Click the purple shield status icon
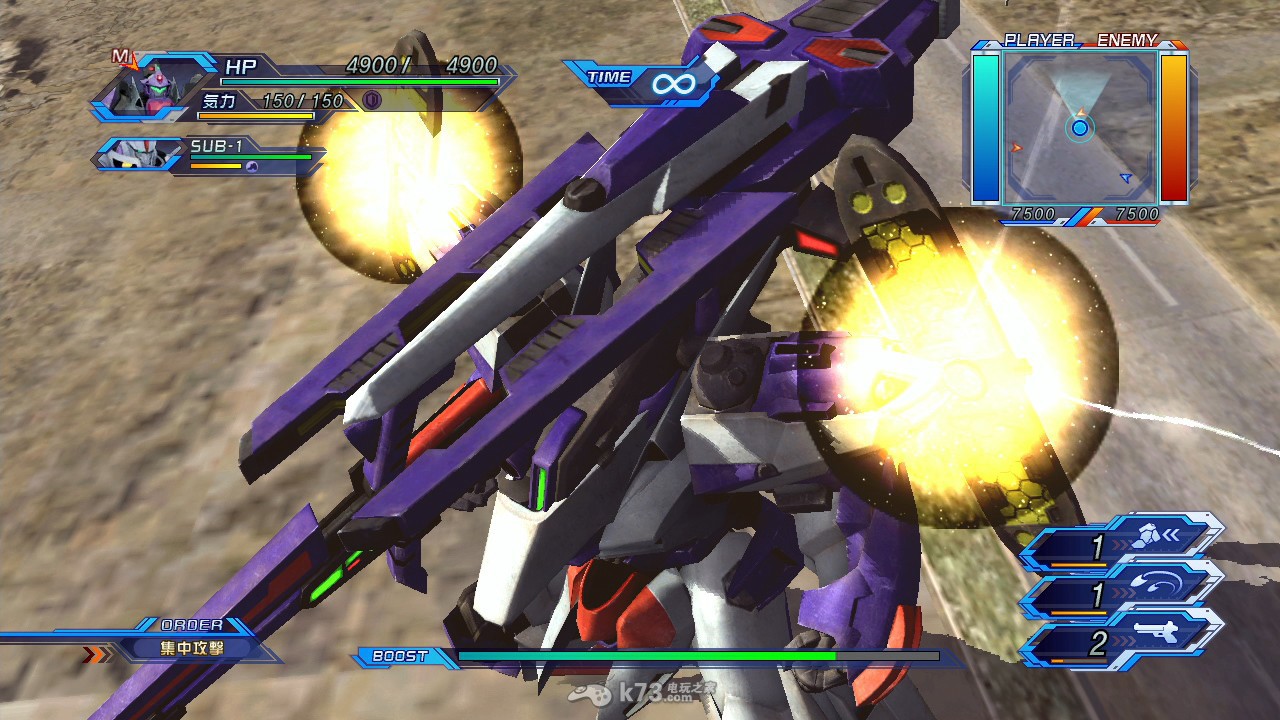Viewport: 1280px width, 720px height. tap(371, 100)
